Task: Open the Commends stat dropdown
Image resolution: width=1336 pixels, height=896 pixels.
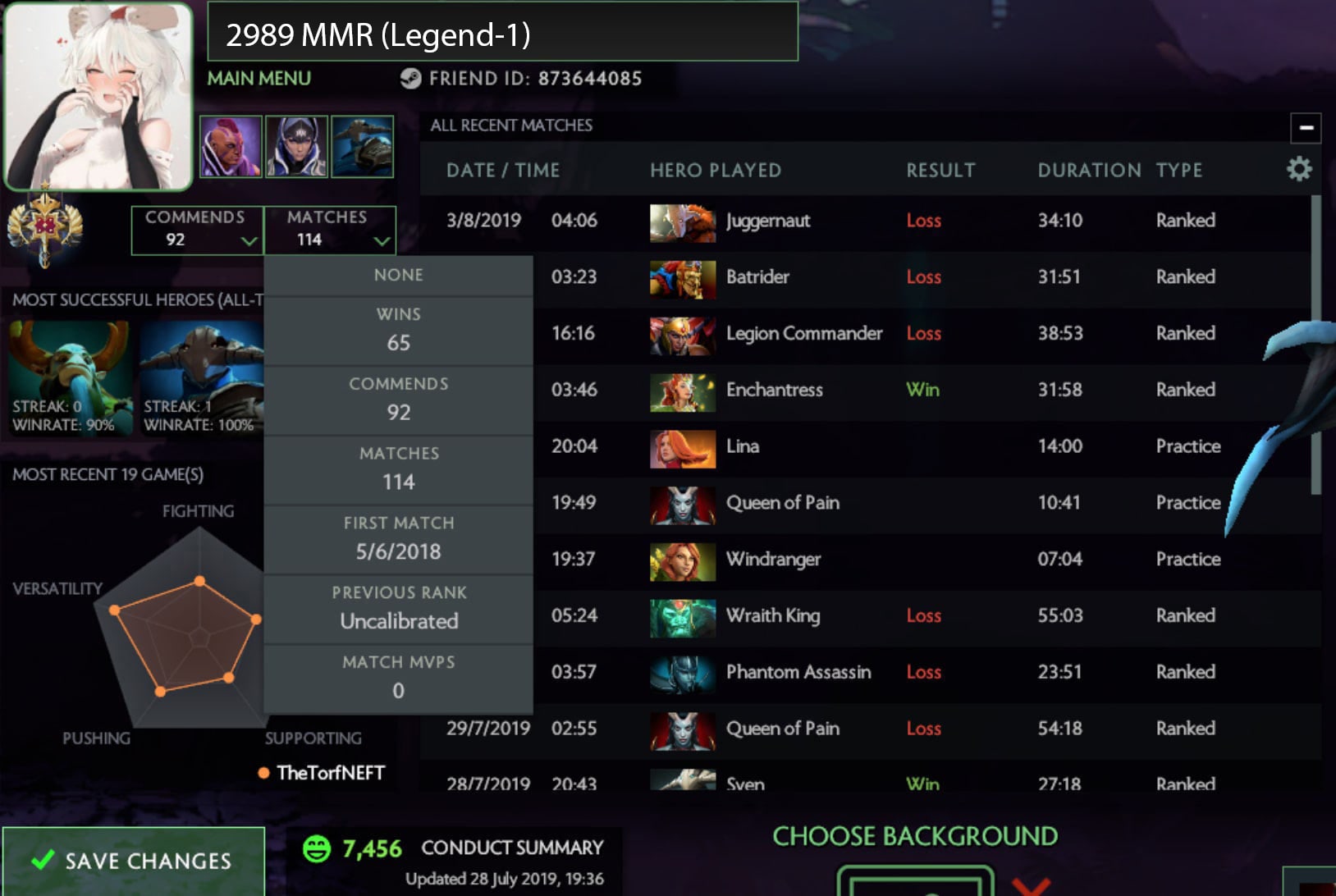Action: coord(197,230)
